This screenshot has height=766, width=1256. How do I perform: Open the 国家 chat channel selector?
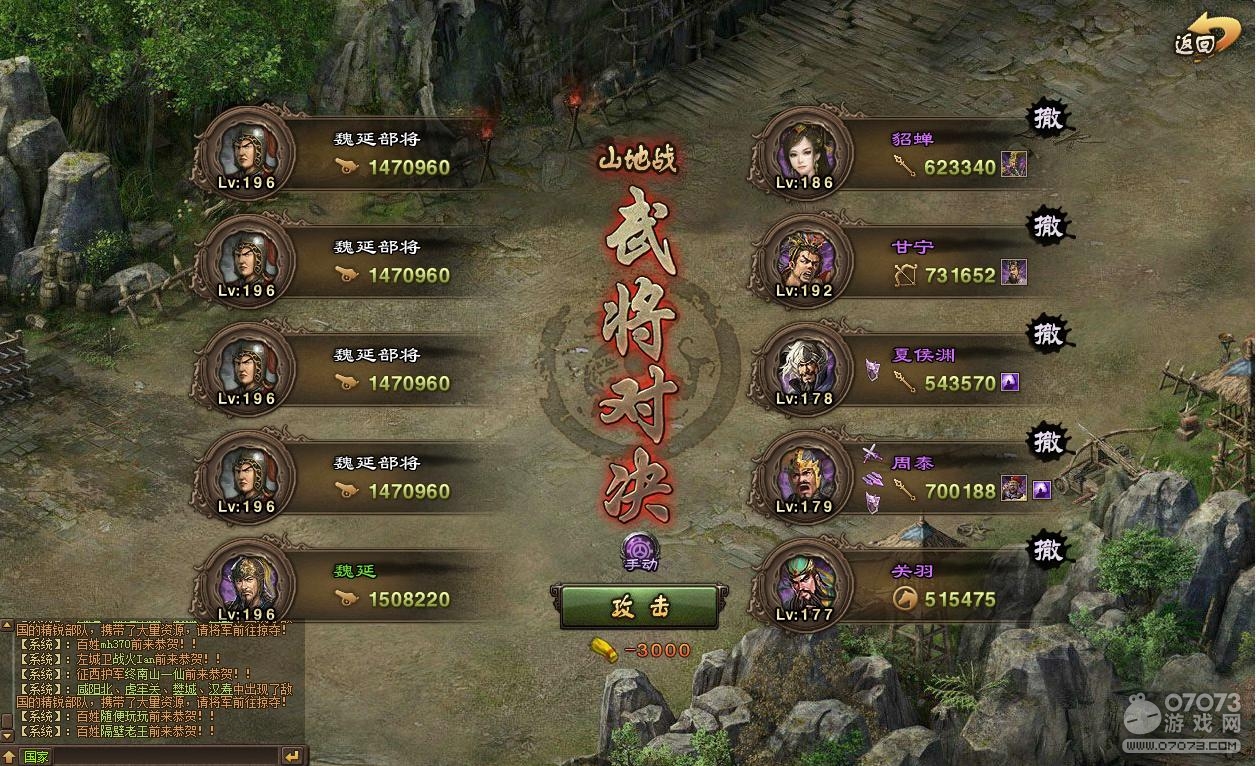click(x=36, y=756)
